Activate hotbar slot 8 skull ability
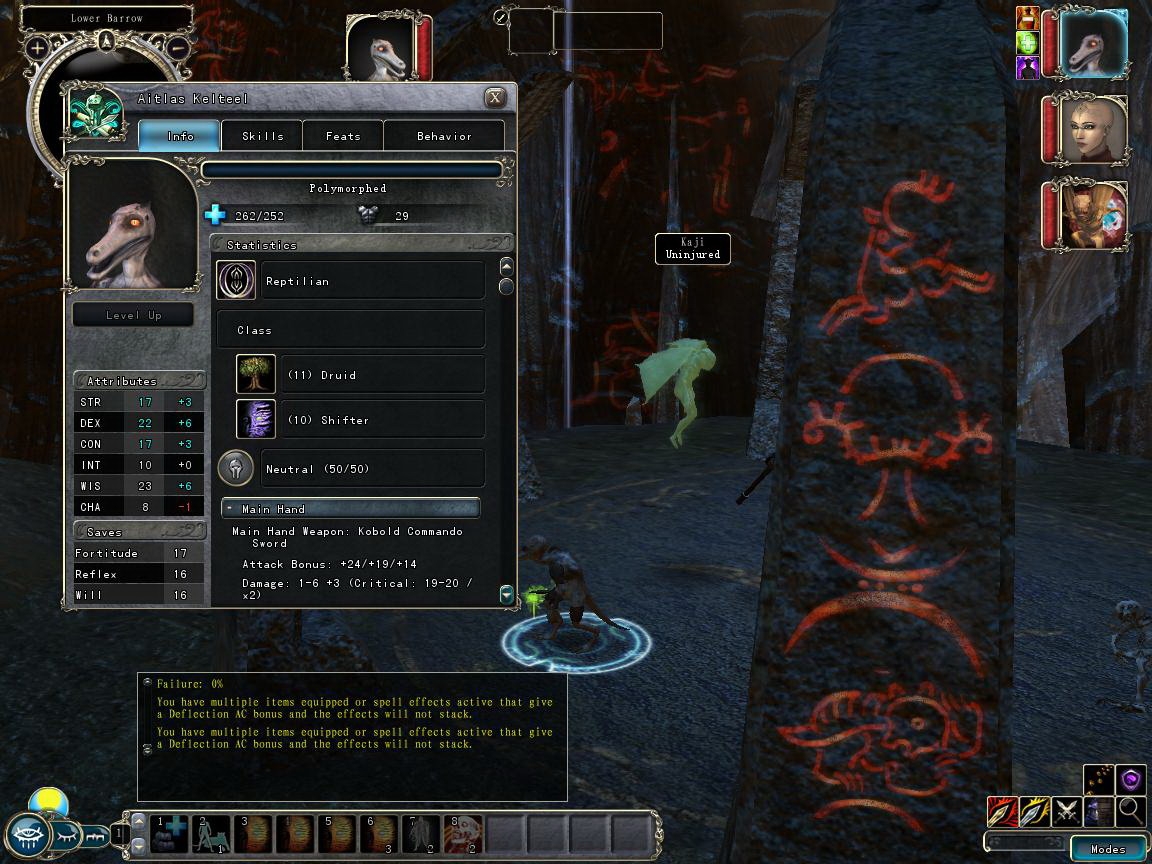This screenshot has height=864, width=1152. (463, 832)
